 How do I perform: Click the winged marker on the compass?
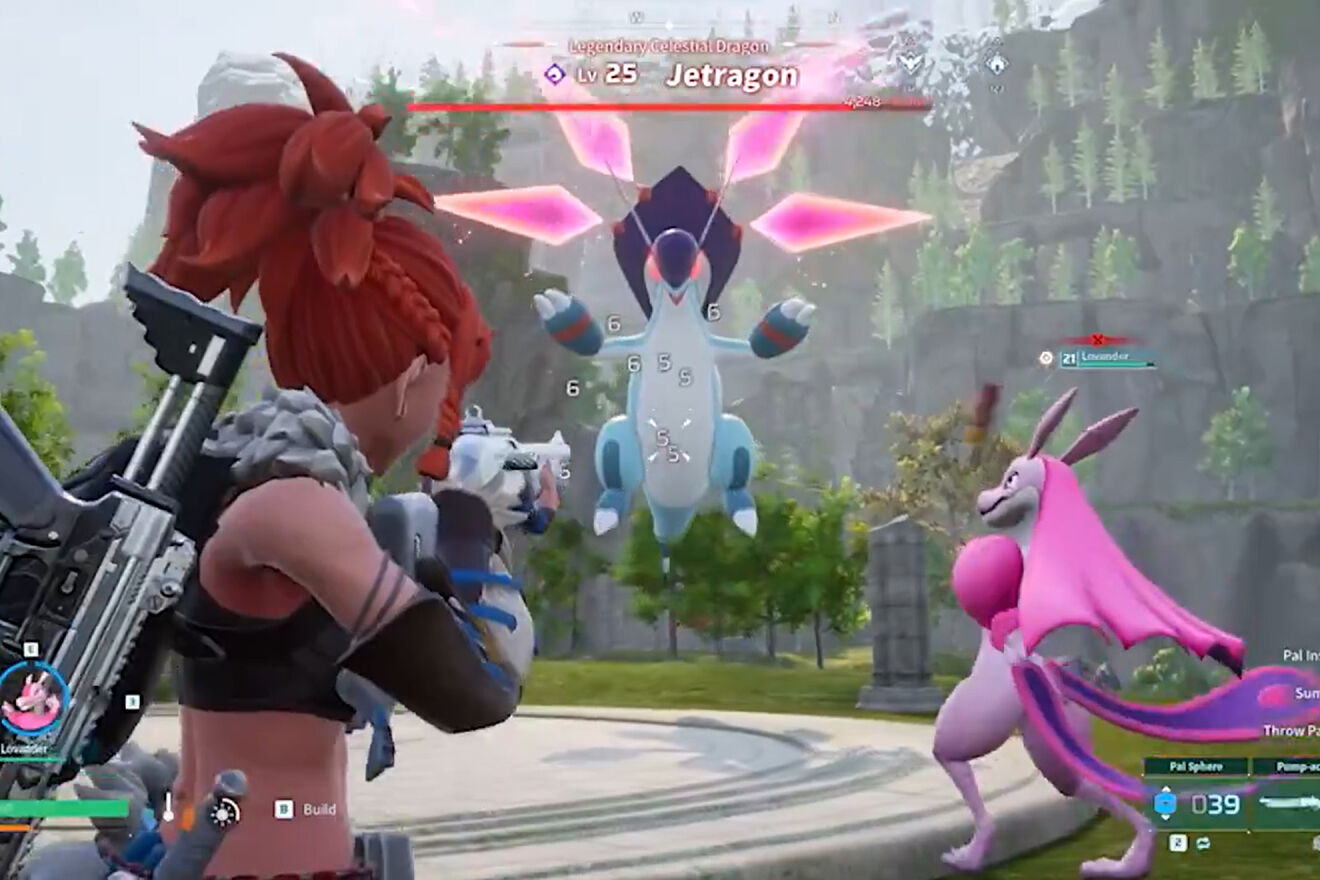(x=912, y=63)
